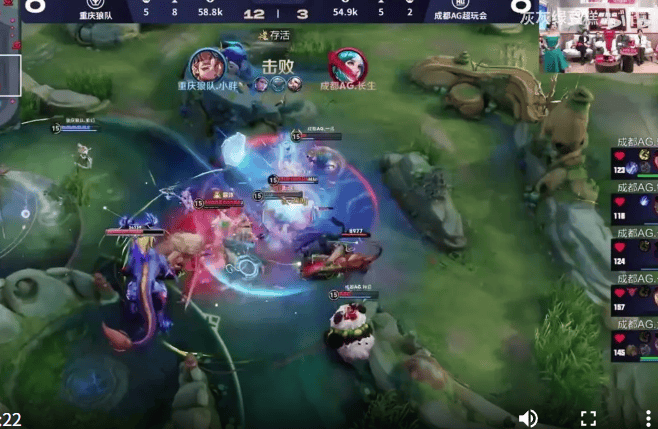
Task: Open the video player's three-dot options menu
Action: pos(647,418)
